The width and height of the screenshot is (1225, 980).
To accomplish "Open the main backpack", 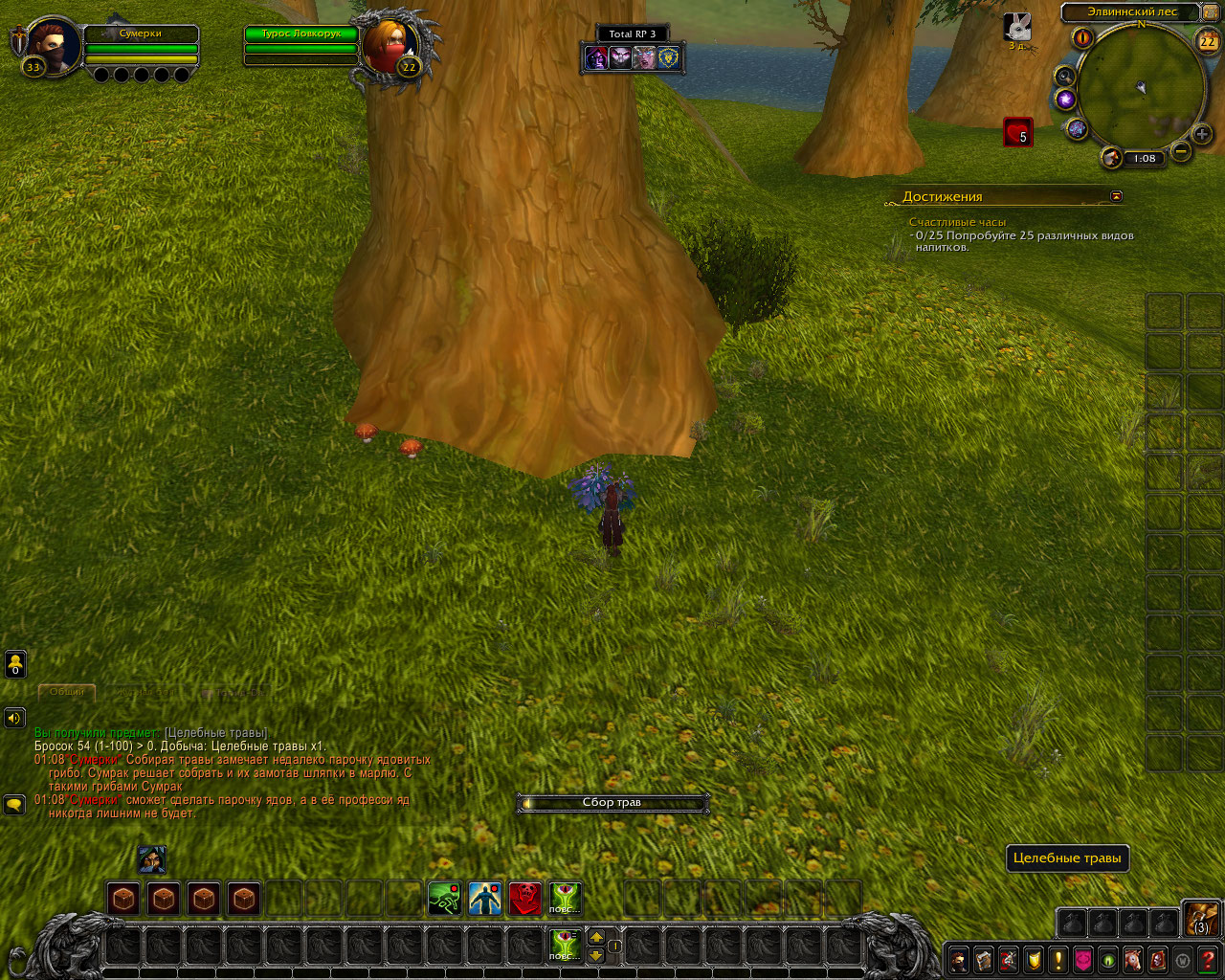I will click(1201, 919).
